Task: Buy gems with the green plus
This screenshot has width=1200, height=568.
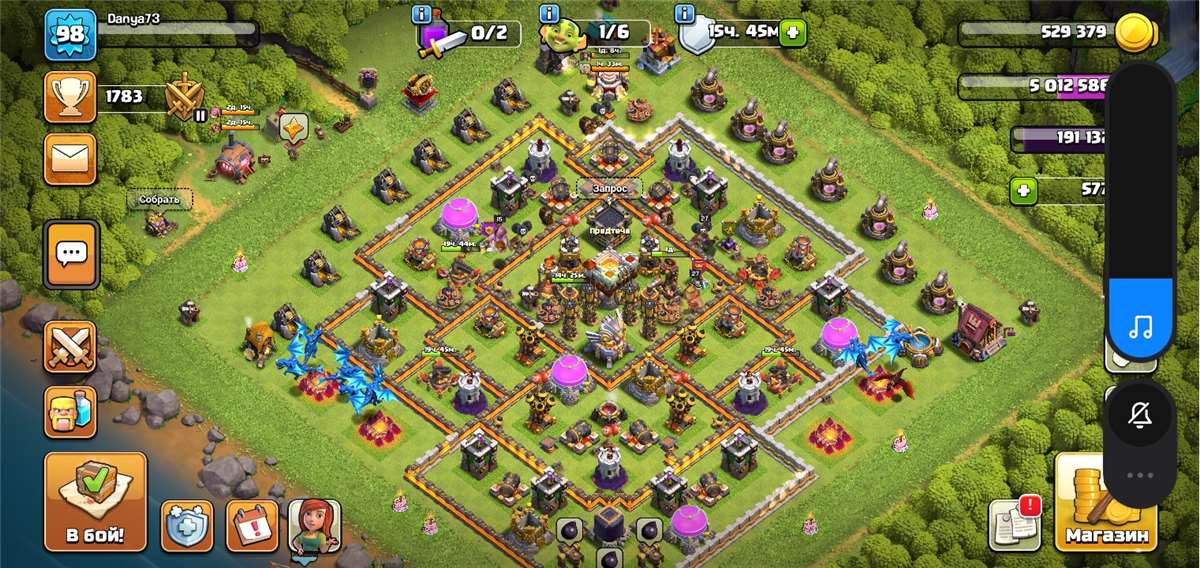Action: [1022, 188]
